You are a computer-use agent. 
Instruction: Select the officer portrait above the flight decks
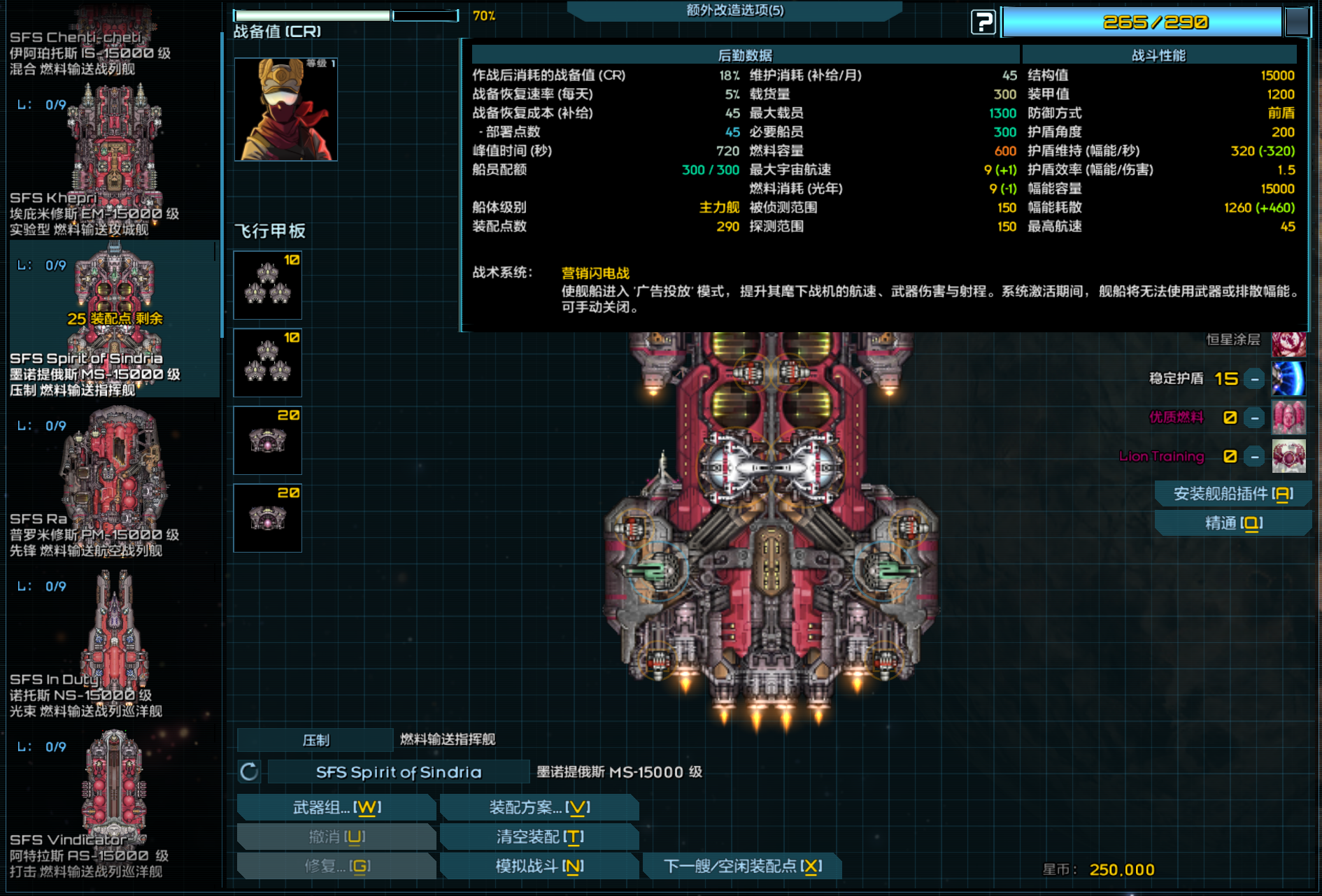[285, 109]
